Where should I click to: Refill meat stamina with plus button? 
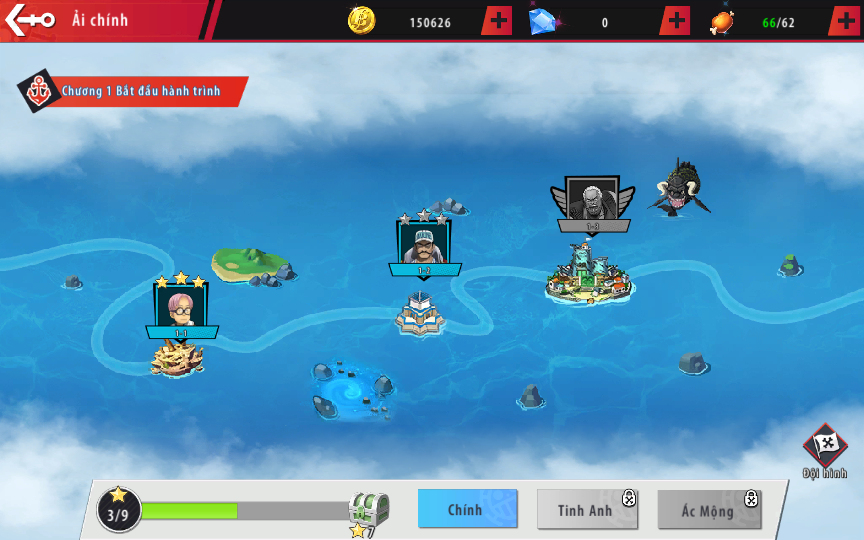(843, 21)
